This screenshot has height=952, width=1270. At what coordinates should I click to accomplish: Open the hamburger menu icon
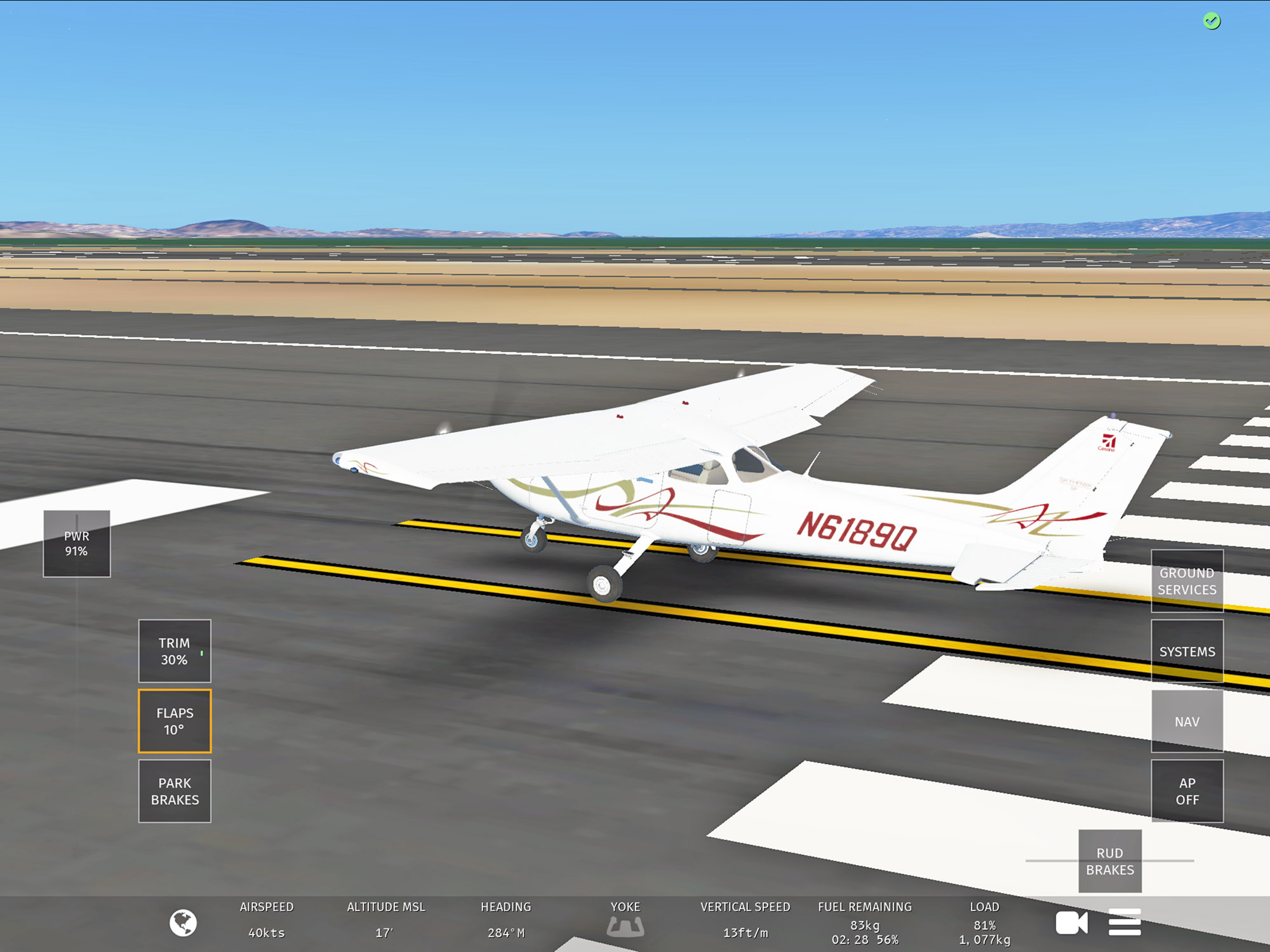[1125, 923]
